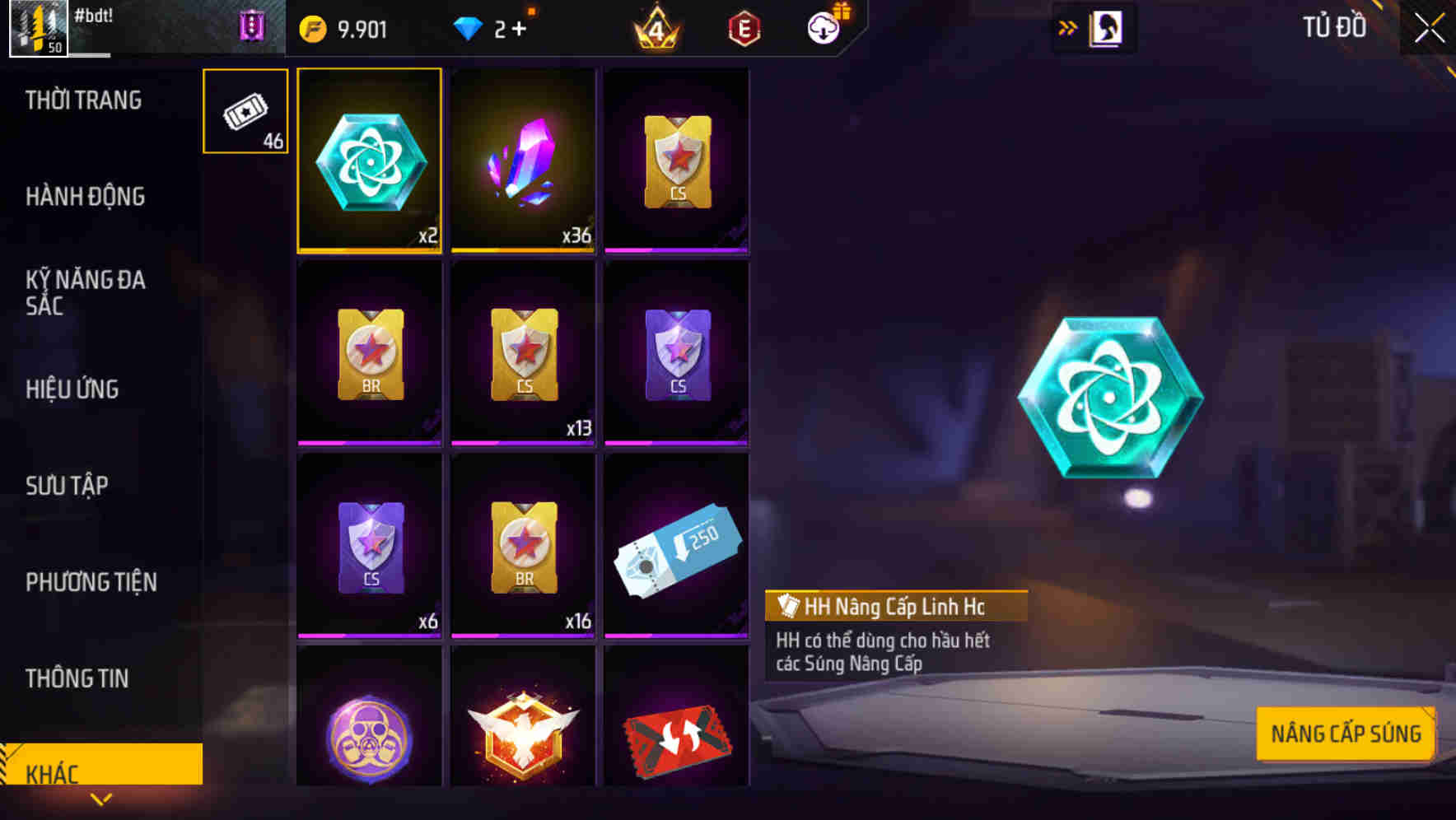Select the purple crystal shard item x36
This screenshot has width=1456, height=820.
(x=523, y=159)
